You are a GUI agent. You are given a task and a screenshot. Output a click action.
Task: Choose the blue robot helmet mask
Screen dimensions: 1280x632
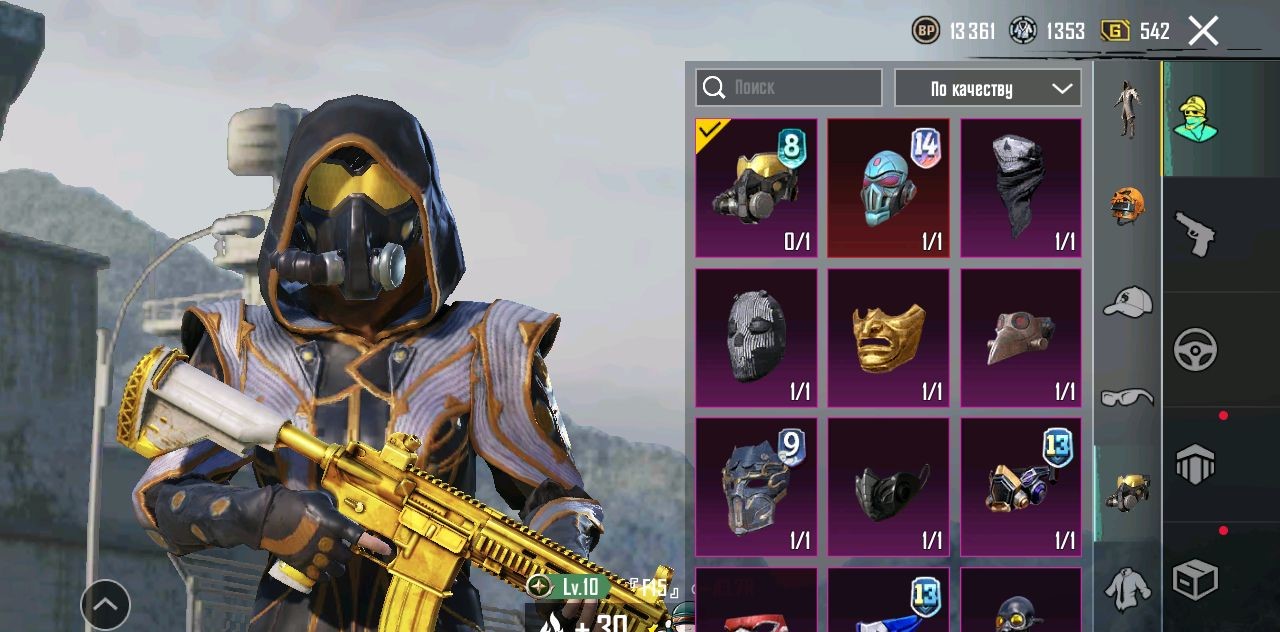click(x=888, y=188)
